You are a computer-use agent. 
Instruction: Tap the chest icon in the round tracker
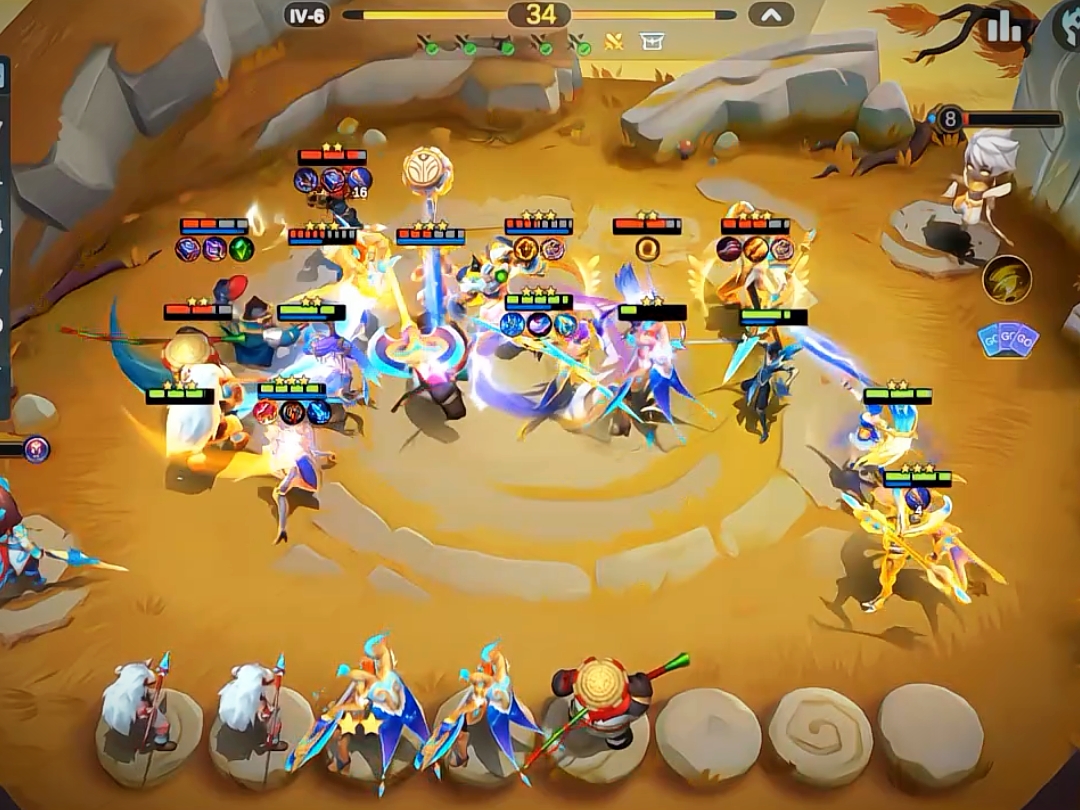click(651, 43)
